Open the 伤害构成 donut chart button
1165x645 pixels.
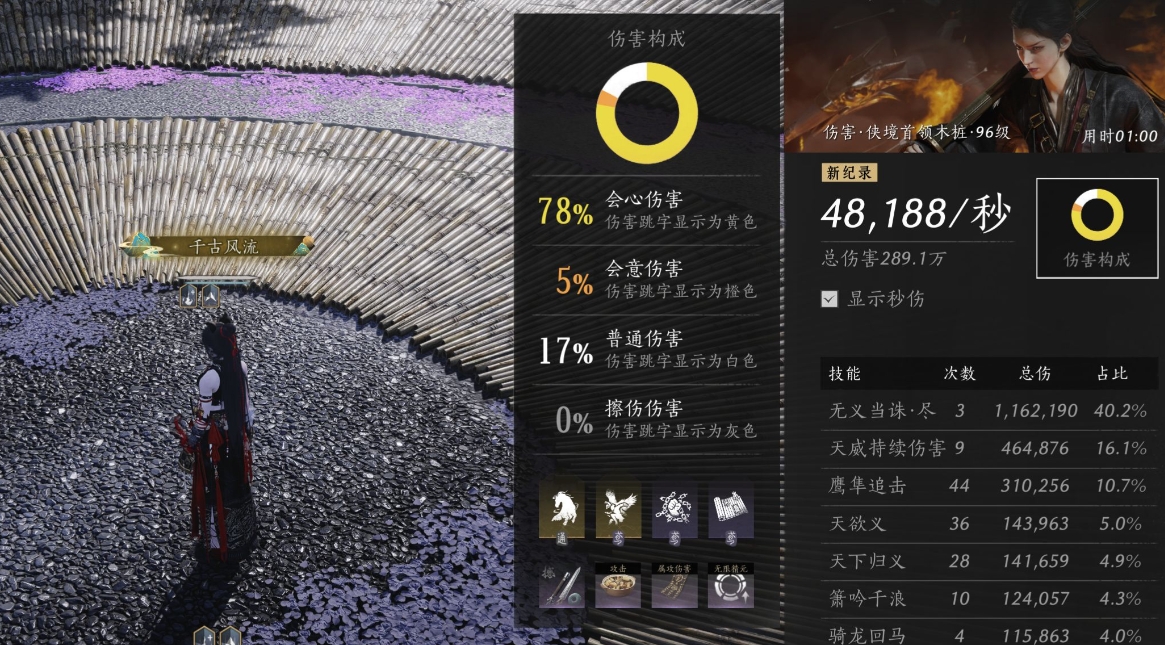pos(1097,229)
